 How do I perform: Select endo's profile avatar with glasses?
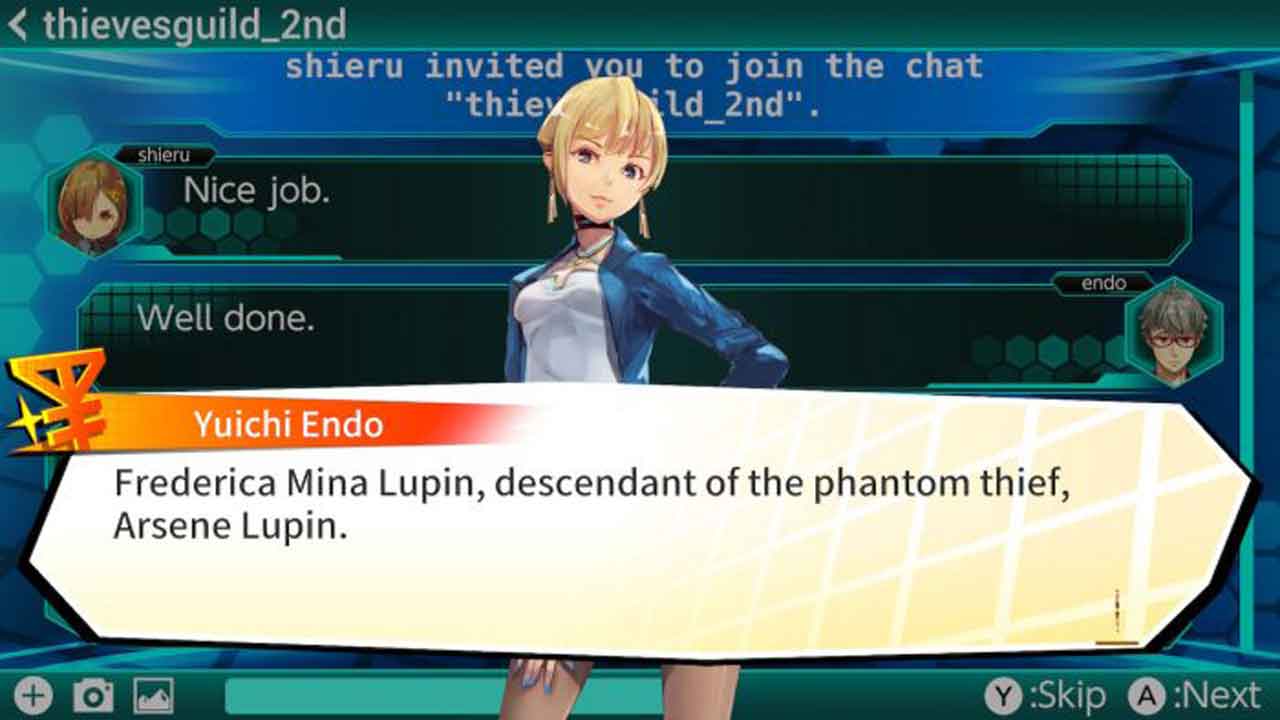(1172, 334)
